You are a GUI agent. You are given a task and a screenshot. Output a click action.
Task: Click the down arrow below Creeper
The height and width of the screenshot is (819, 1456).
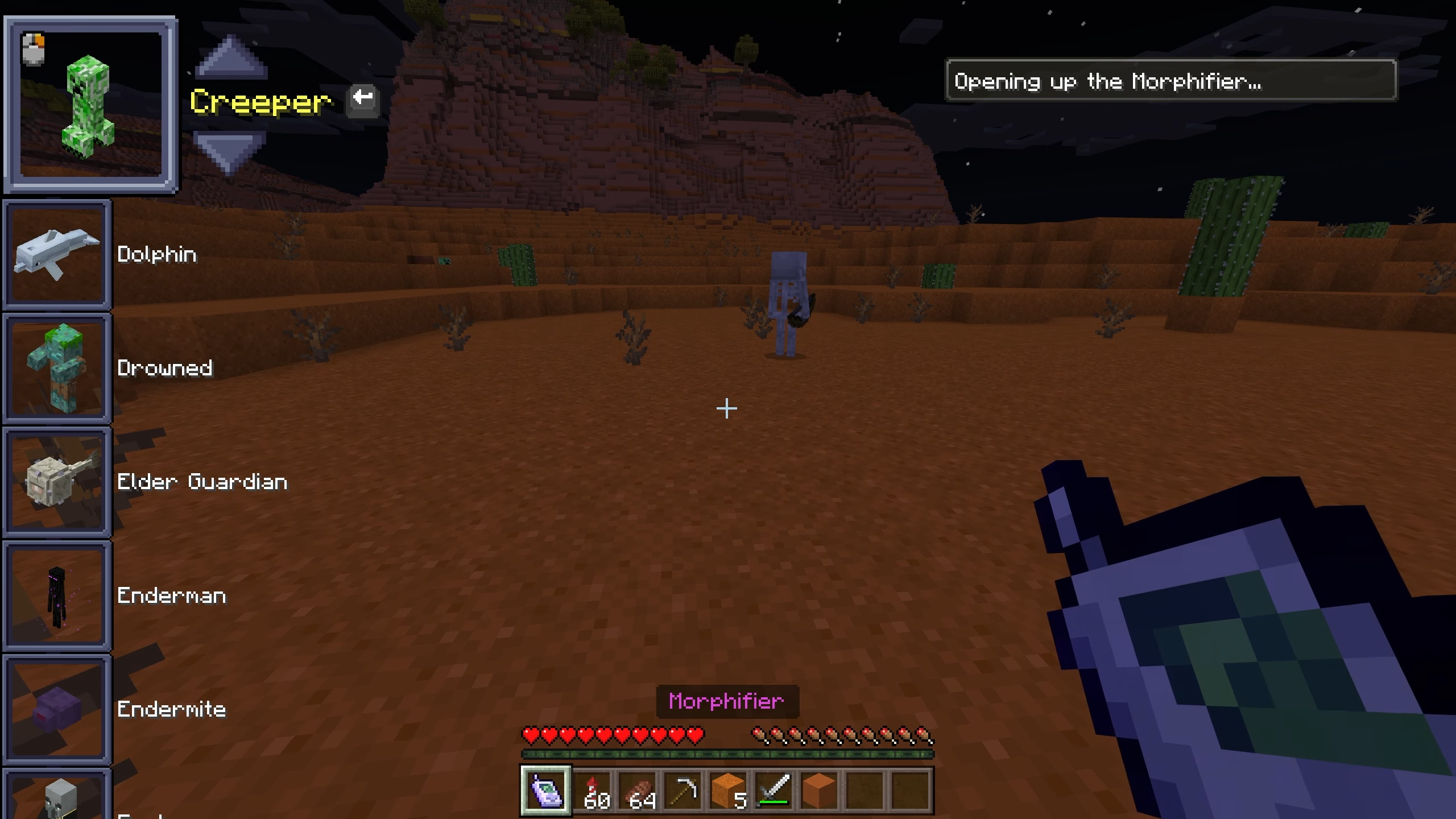point(229,152)
